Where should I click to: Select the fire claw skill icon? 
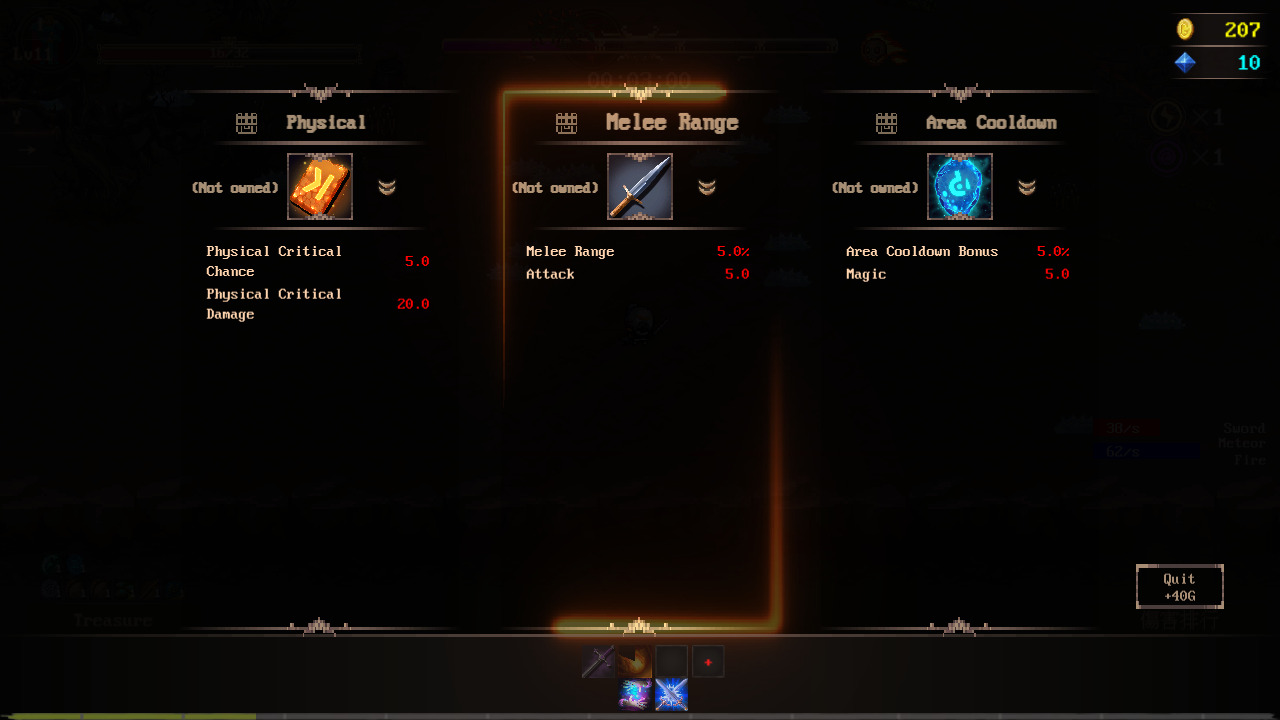(x=634, y=661)
